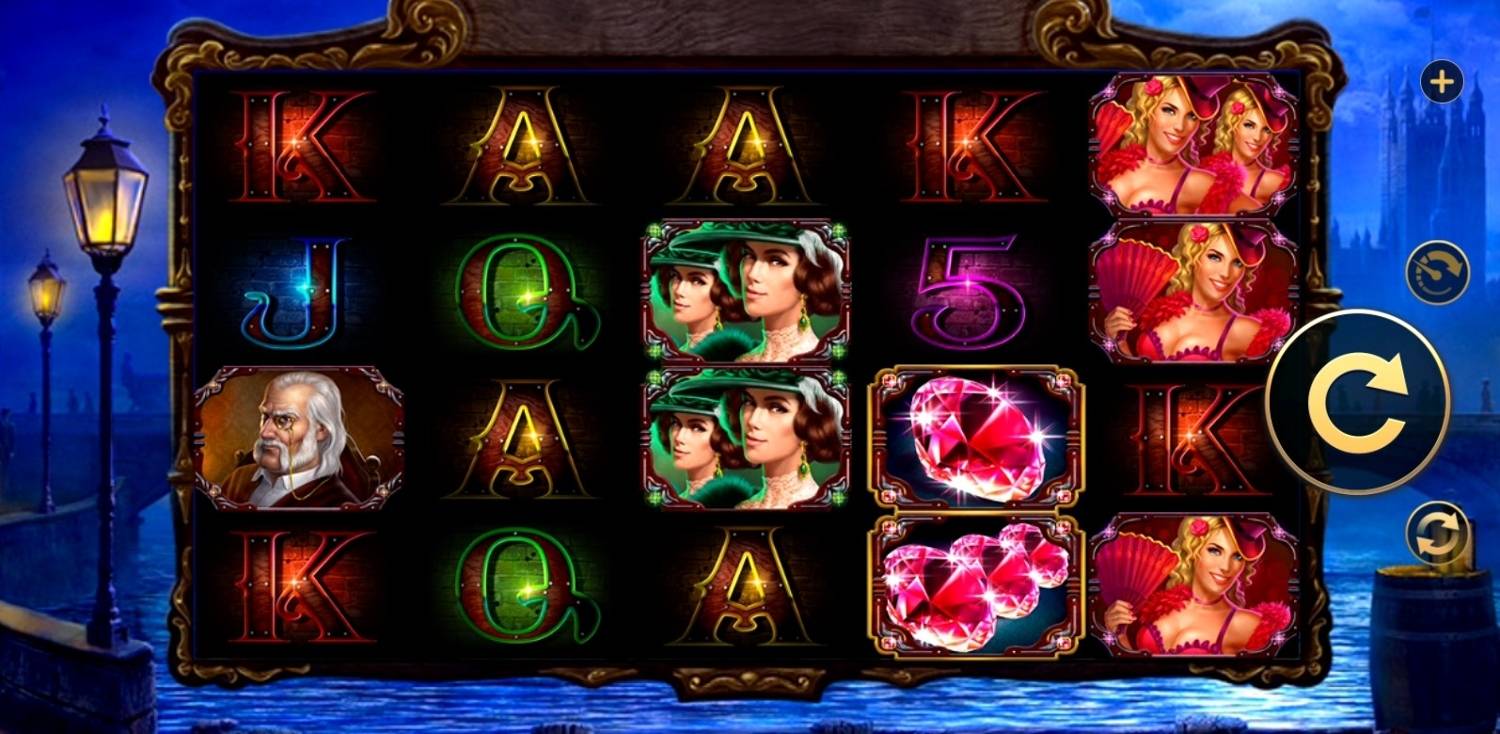Click the cluster of pink gems symbol
This screenshot has width=1500, height=734.
tap(980, 585)
